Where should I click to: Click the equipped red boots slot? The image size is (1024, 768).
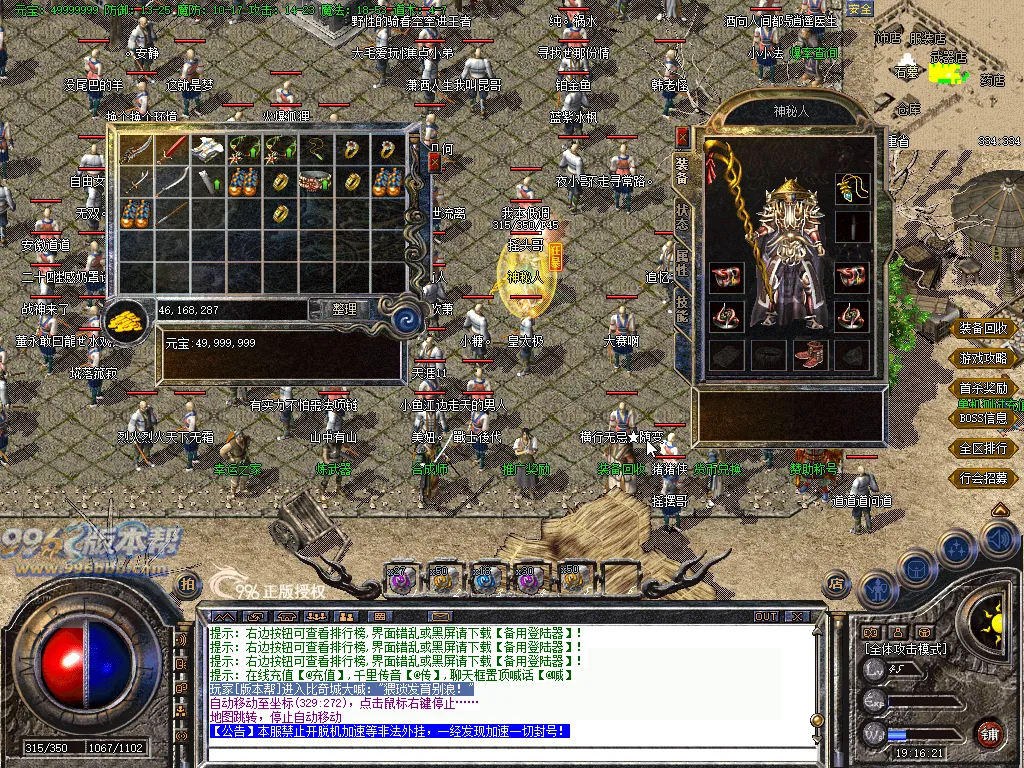click(x=809, y=353)
